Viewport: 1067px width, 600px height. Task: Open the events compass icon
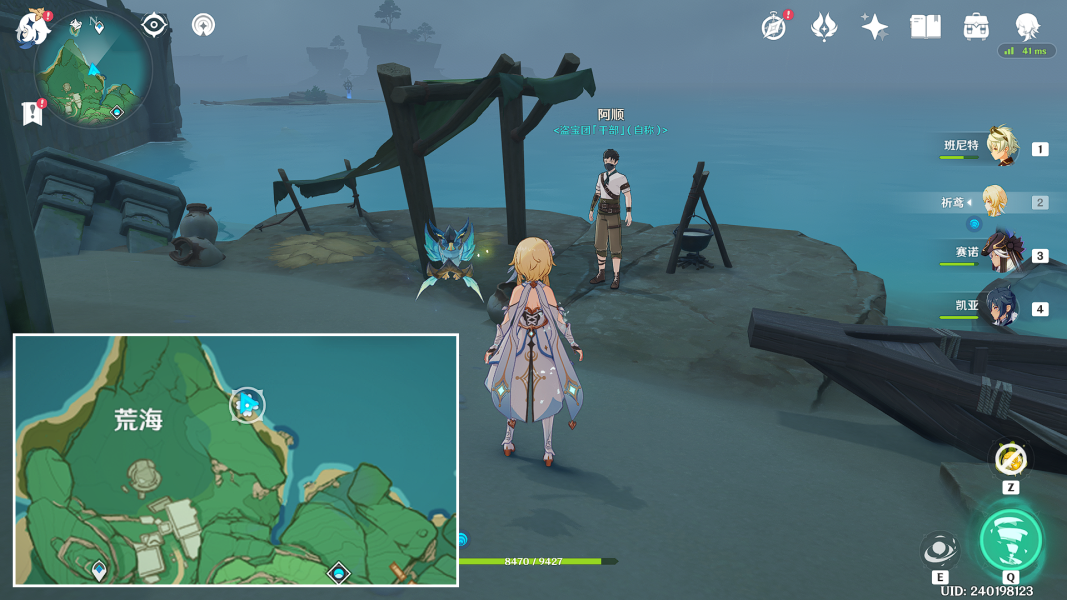[x=773, y=27]
